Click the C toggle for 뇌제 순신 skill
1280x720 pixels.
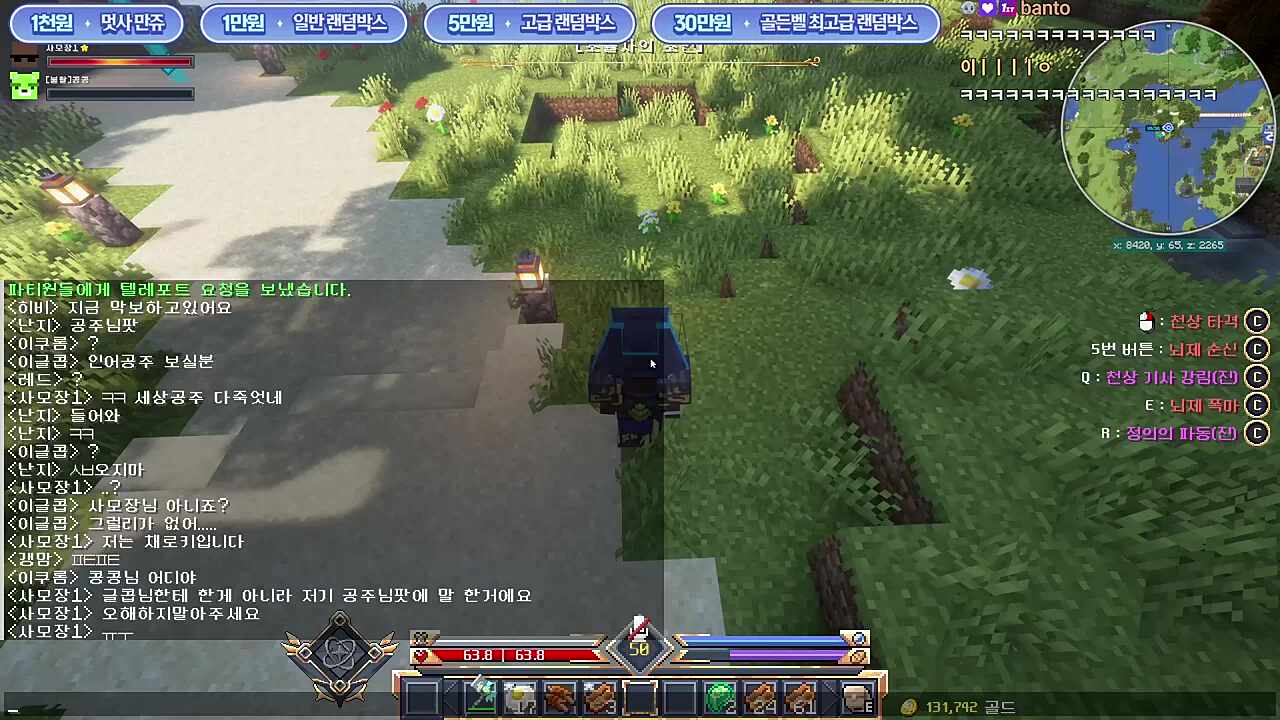tap(1257, 349)
